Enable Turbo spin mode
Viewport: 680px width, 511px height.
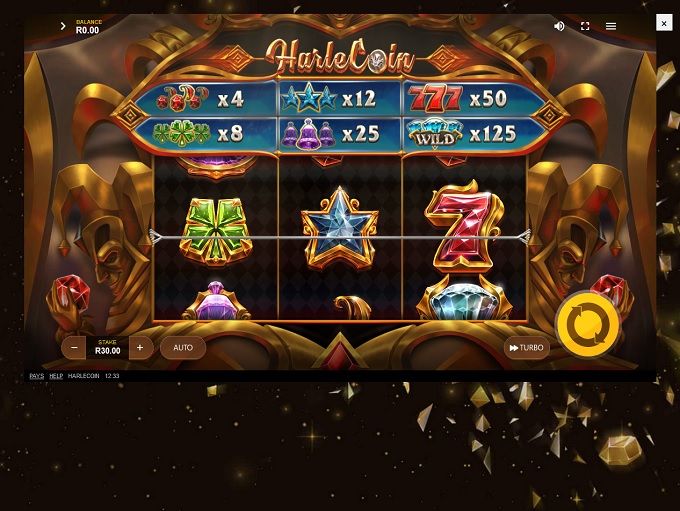(x=526, y=348)
